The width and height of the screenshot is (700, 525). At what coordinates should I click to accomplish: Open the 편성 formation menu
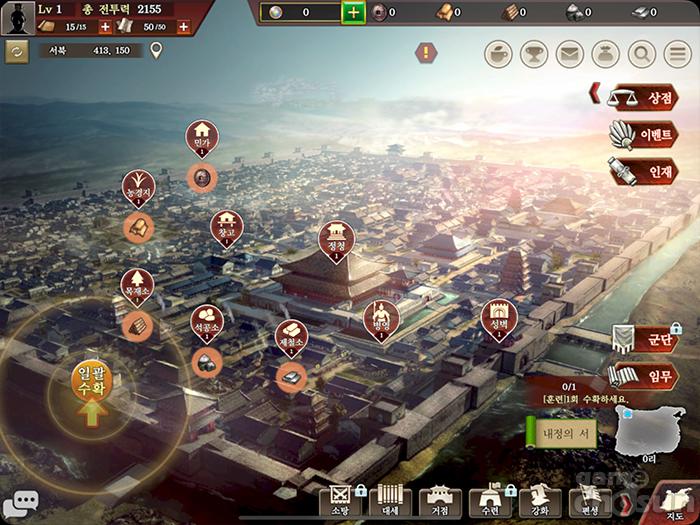tap(586, 502)
